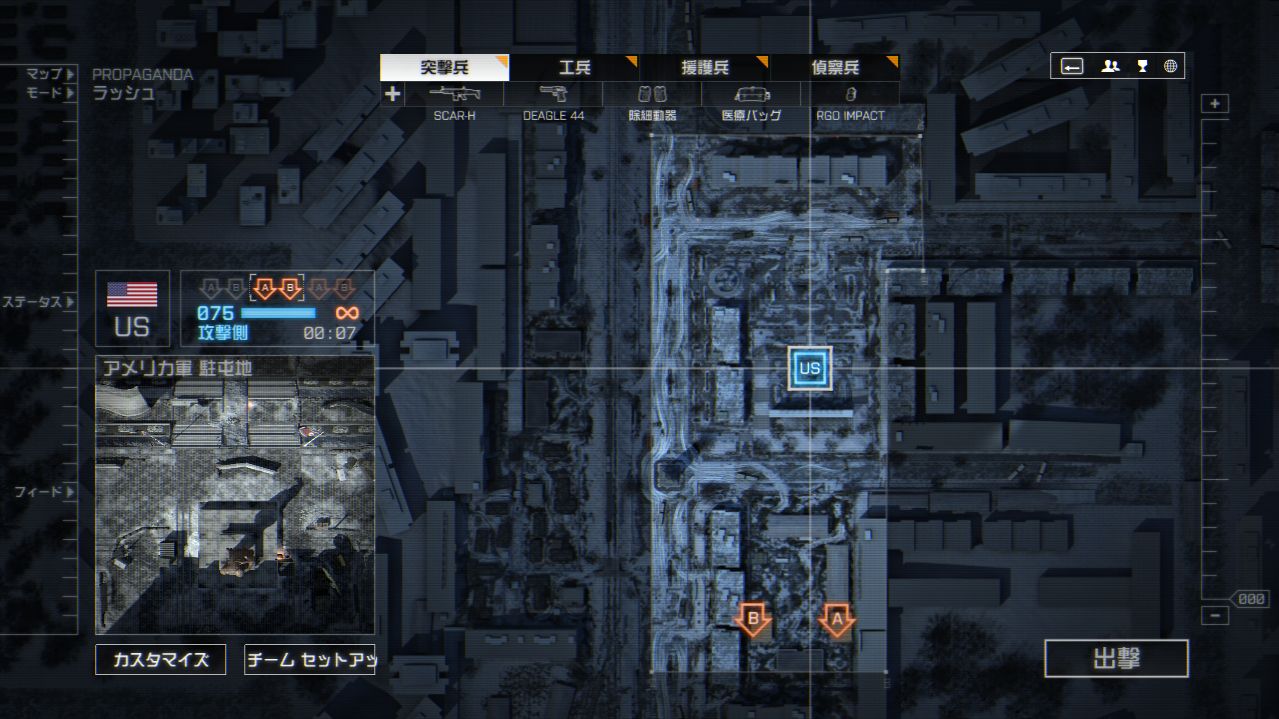The image size is (1279, 719).
Task: Zoom out the map with minus button
Action: pos(1215,616)
